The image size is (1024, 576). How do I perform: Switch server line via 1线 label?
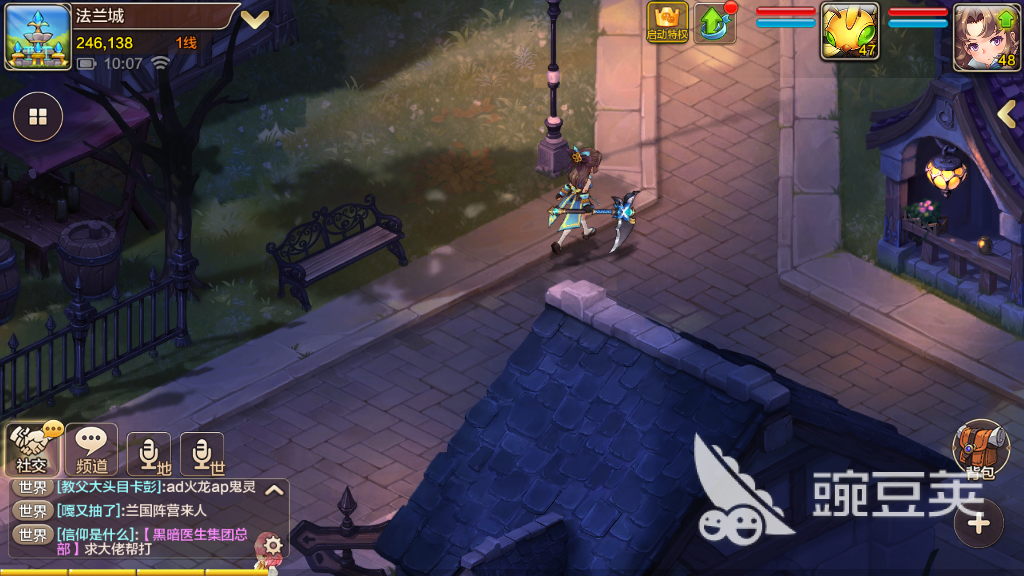coord(186,42)
